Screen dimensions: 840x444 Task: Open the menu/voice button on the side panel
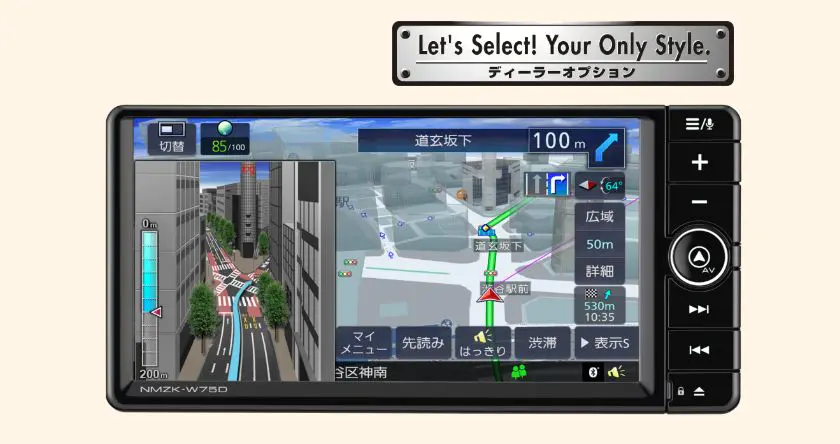[699, 124]
